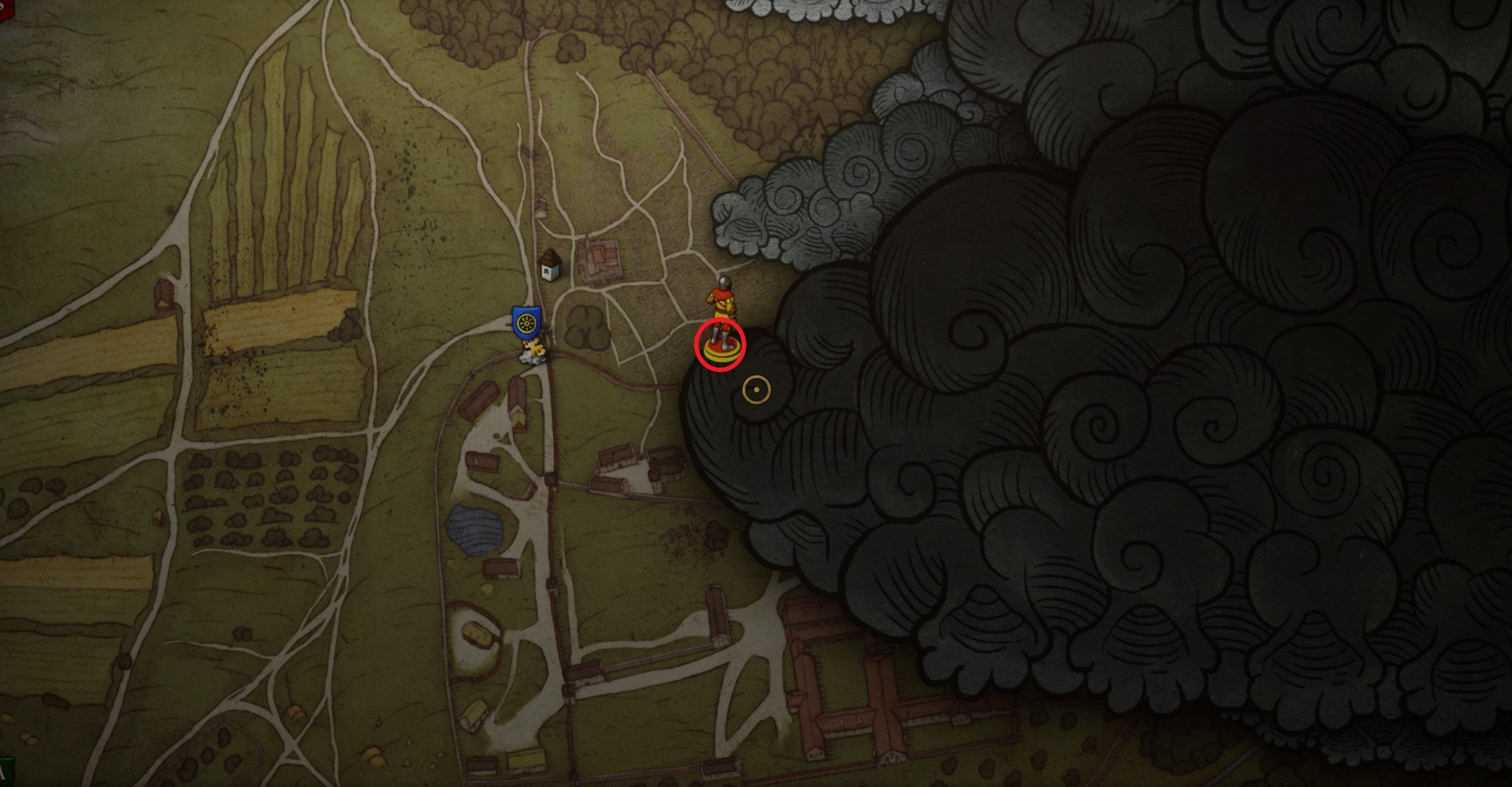
Task: Select the player figurine map marker
Action: (x=722, y=317)
